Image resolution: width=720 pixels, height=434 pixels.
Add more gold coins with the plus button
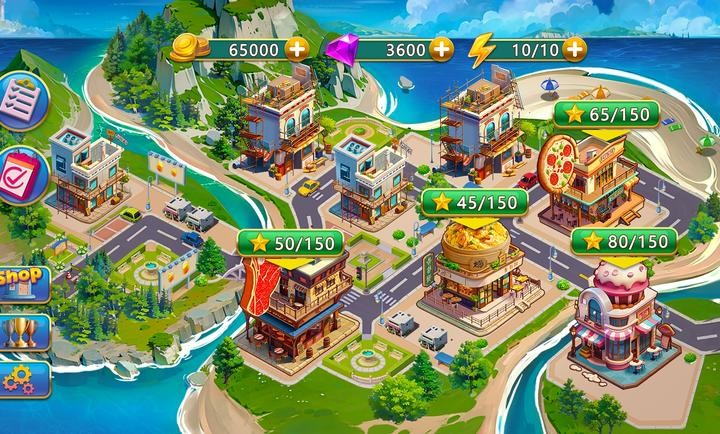tap(297, 47)
